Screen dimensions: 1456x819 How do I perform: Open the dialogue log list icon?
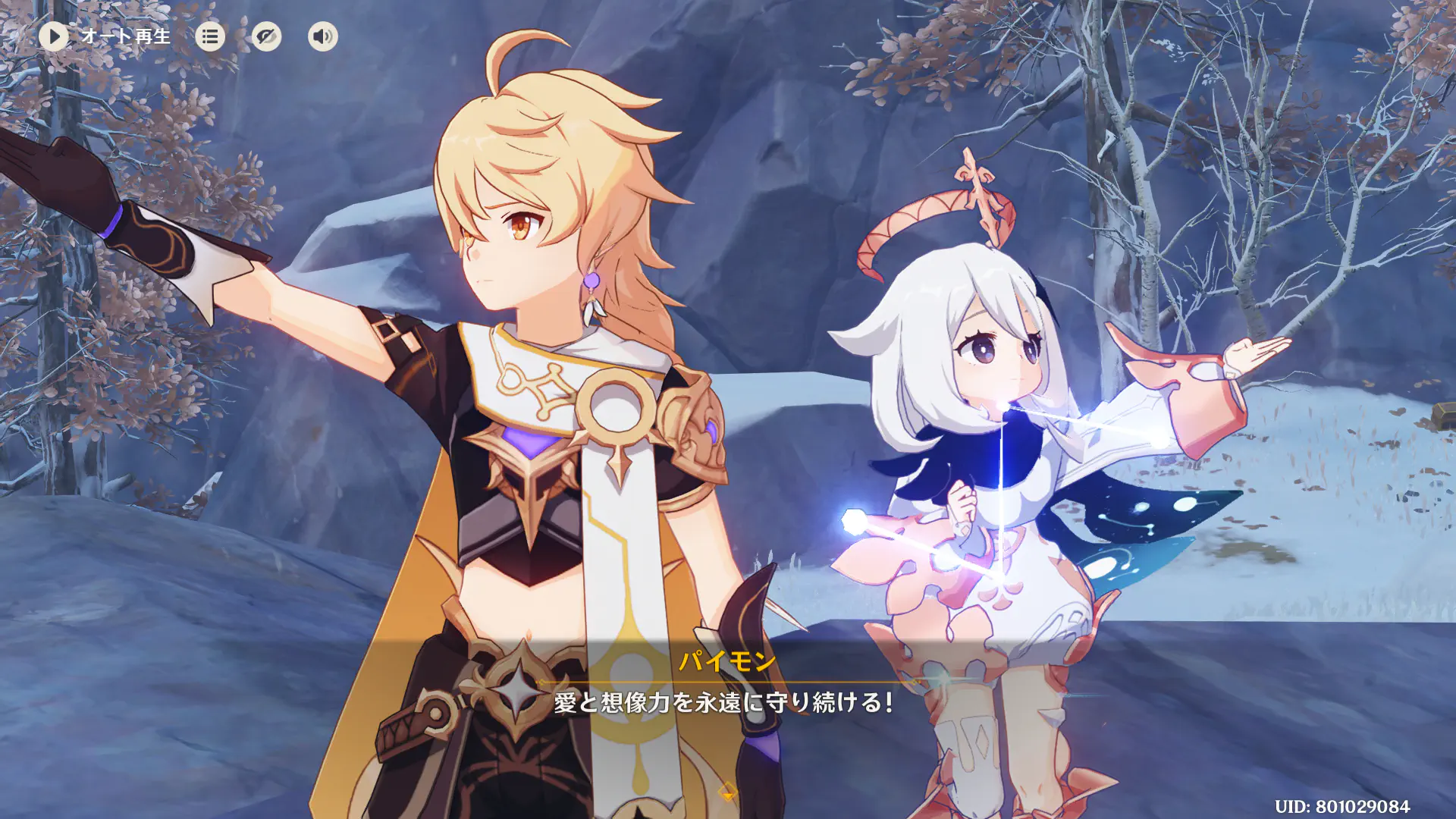coord(210,36)
